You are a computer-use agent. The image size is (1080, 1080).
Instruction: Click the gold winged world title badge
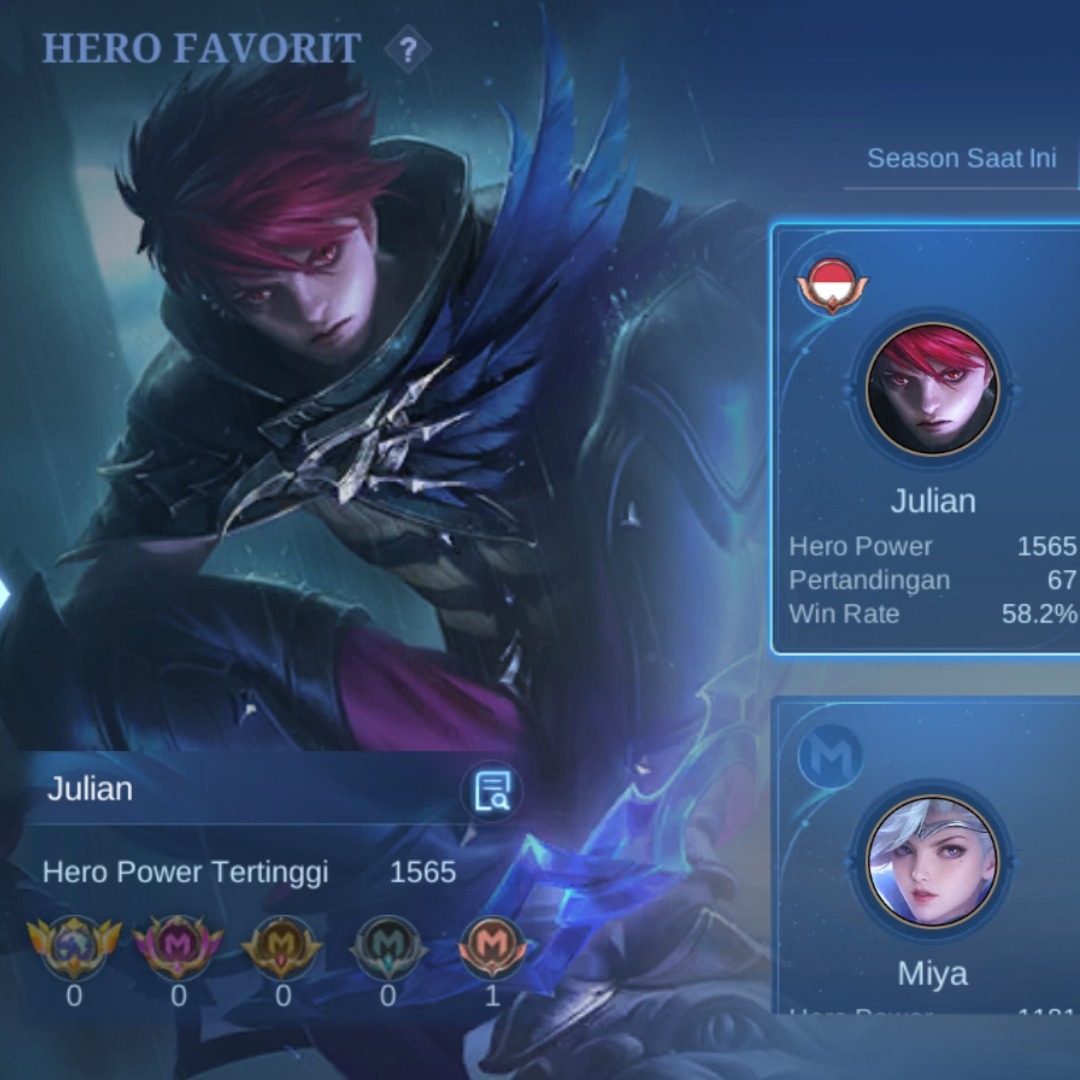tap(74, 945)
